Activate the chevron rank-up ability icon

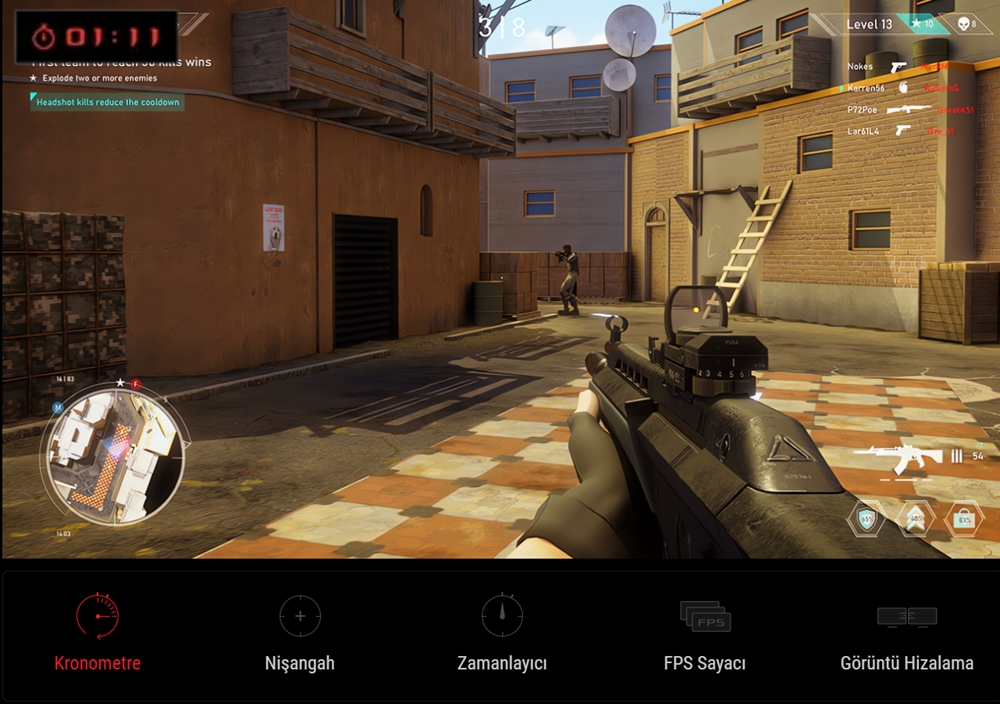coord(916,519)
